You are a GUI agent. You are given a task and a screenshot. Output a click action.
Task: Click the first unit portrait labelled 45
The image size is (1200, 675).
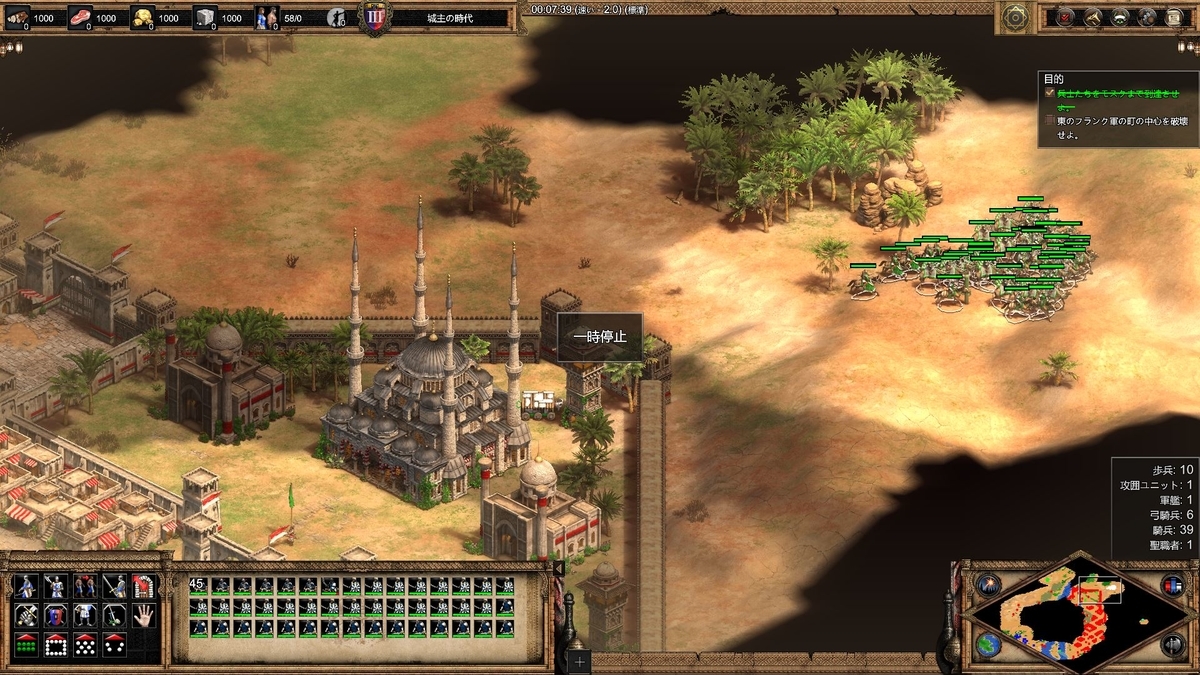tap(197, 587)
